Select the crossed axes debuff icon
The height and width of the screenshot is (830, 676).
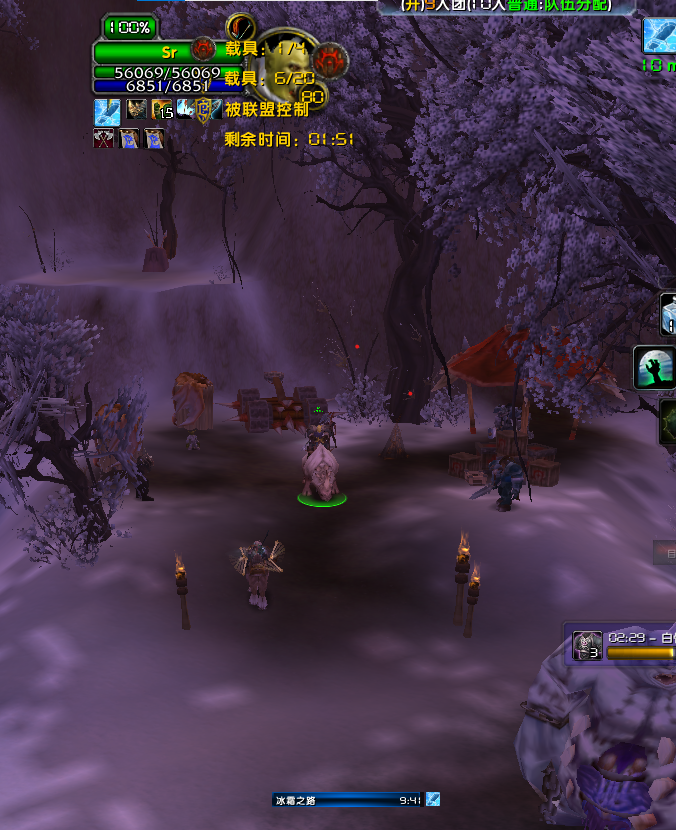[x=103, y=138]
